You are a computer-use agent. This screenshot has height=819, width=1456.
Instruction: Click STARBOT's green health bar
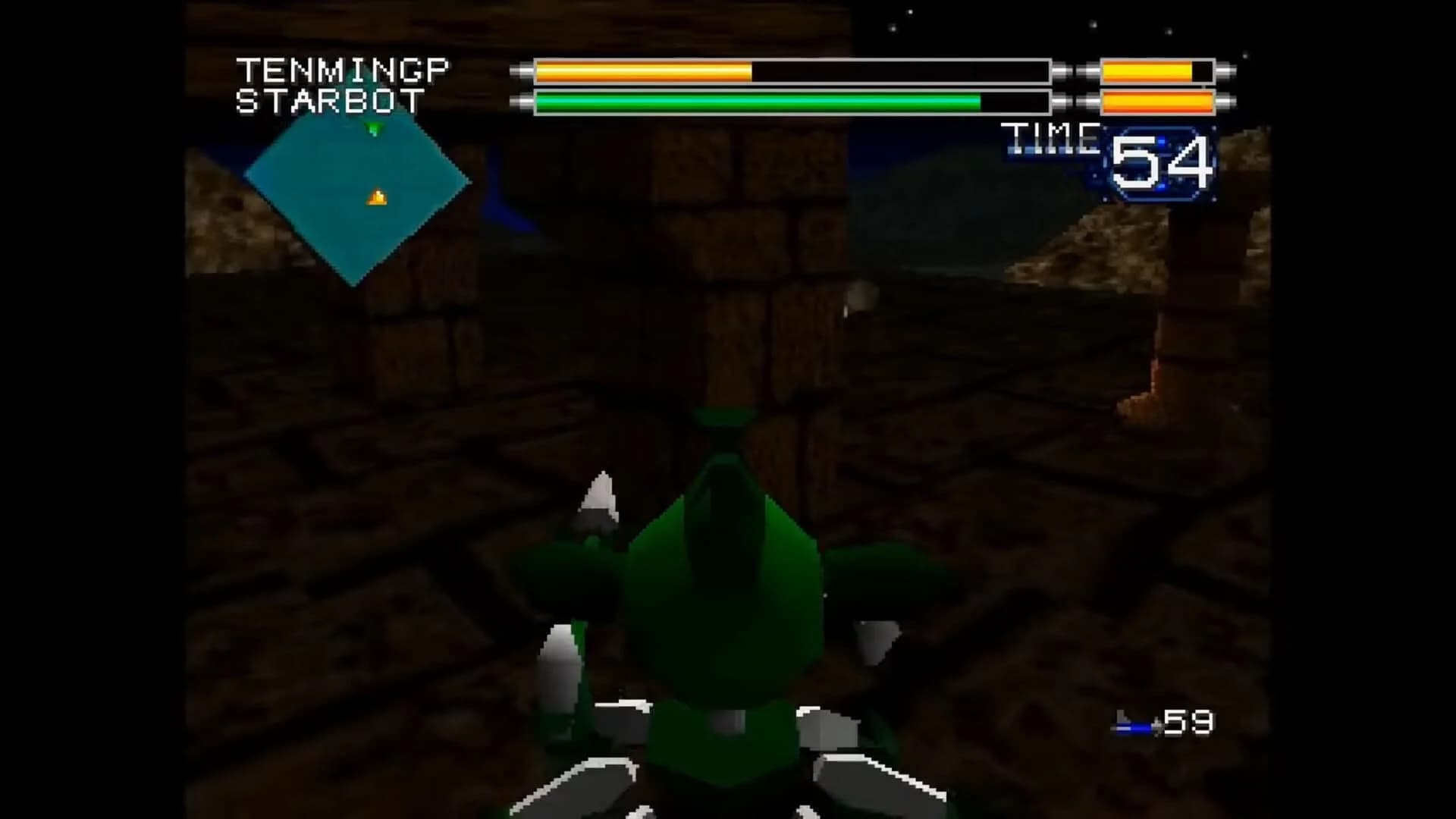[758, 99]
